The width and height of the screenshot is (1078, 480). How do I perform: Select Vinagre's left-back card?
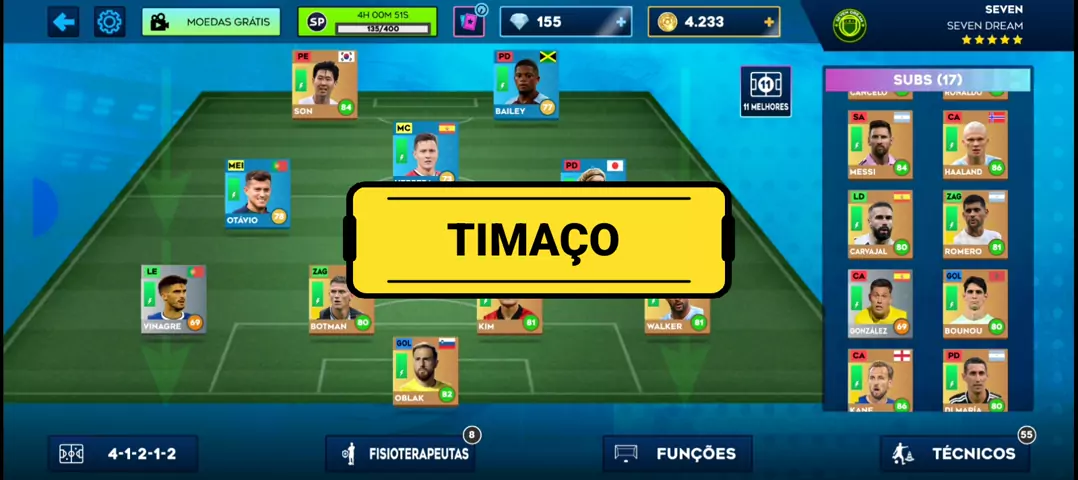(x=173, y=298)
